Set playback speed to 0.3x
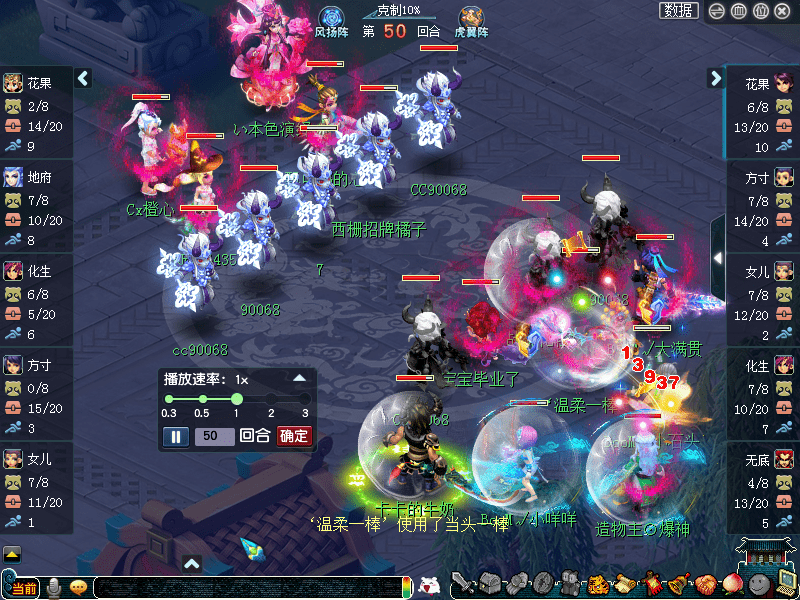This screenshot has width=800, height=600. (169, 399)
